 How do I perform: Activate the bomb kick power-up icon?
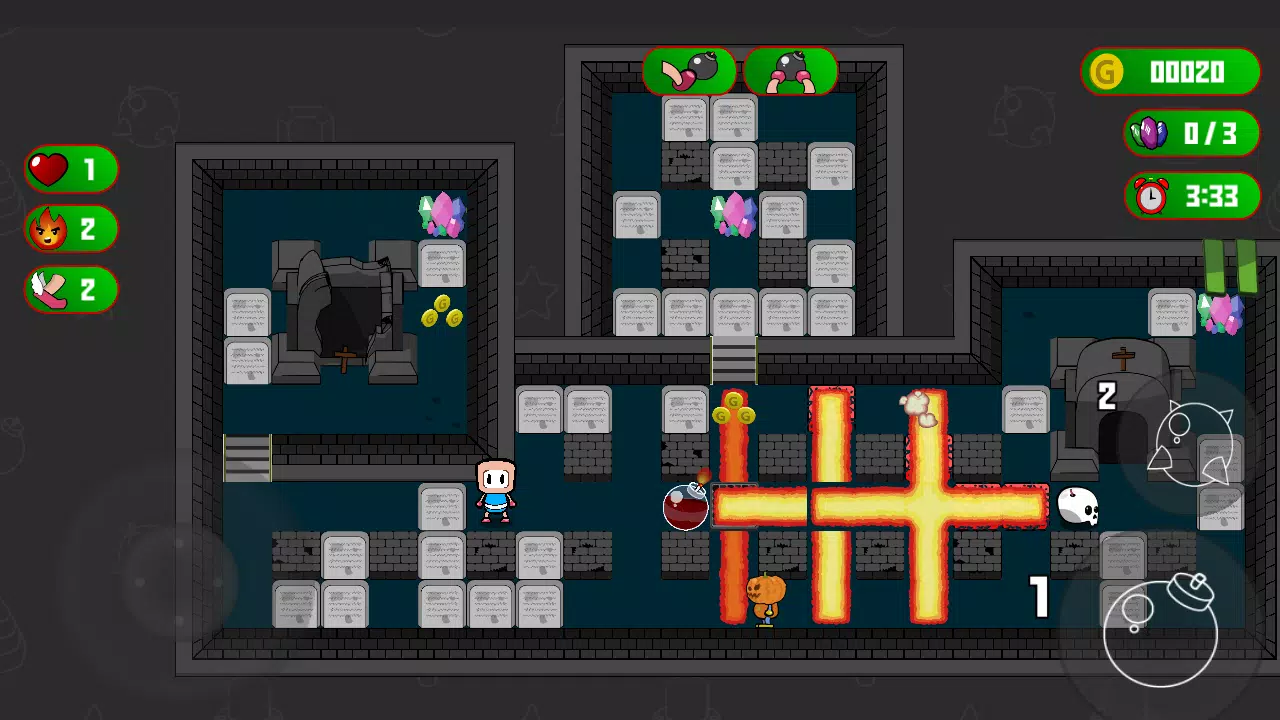(x=689, y=72)
